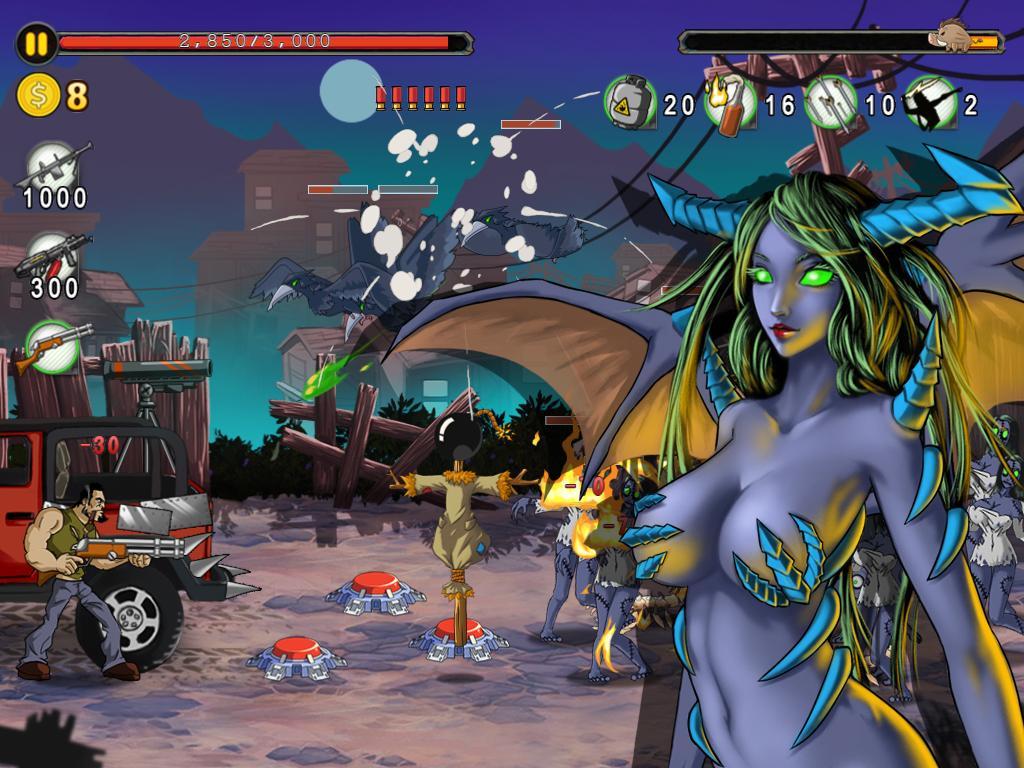
Task: Select the machine gun costing 300
Action: coord(56,258)
